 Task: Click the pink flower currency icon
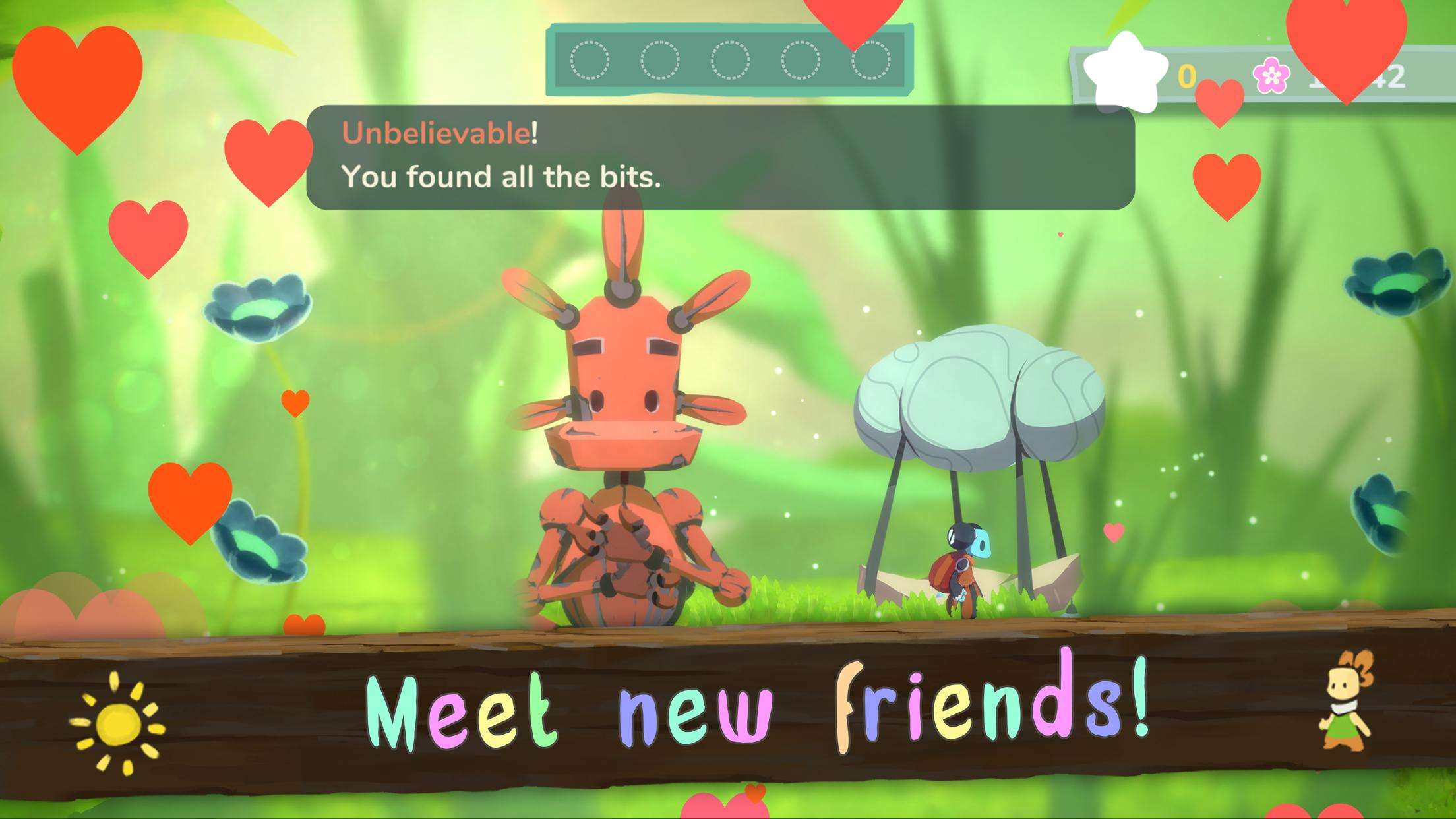[x=1271, y=76]
